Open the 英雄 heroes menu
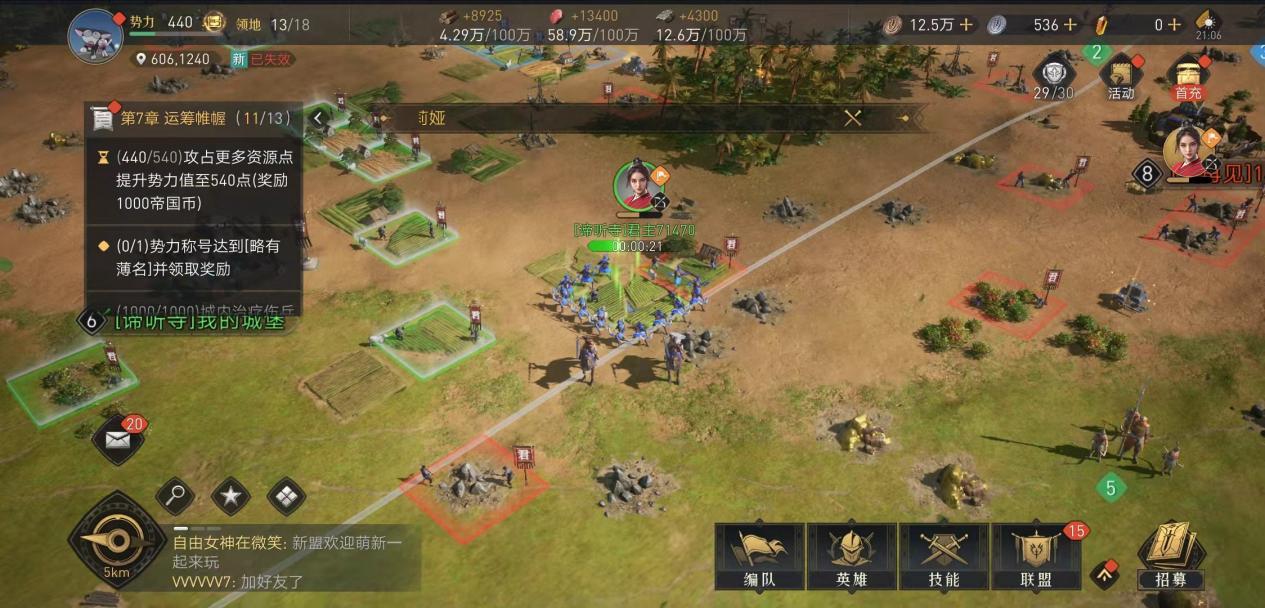1265x608 pixels. coord(852,556)
